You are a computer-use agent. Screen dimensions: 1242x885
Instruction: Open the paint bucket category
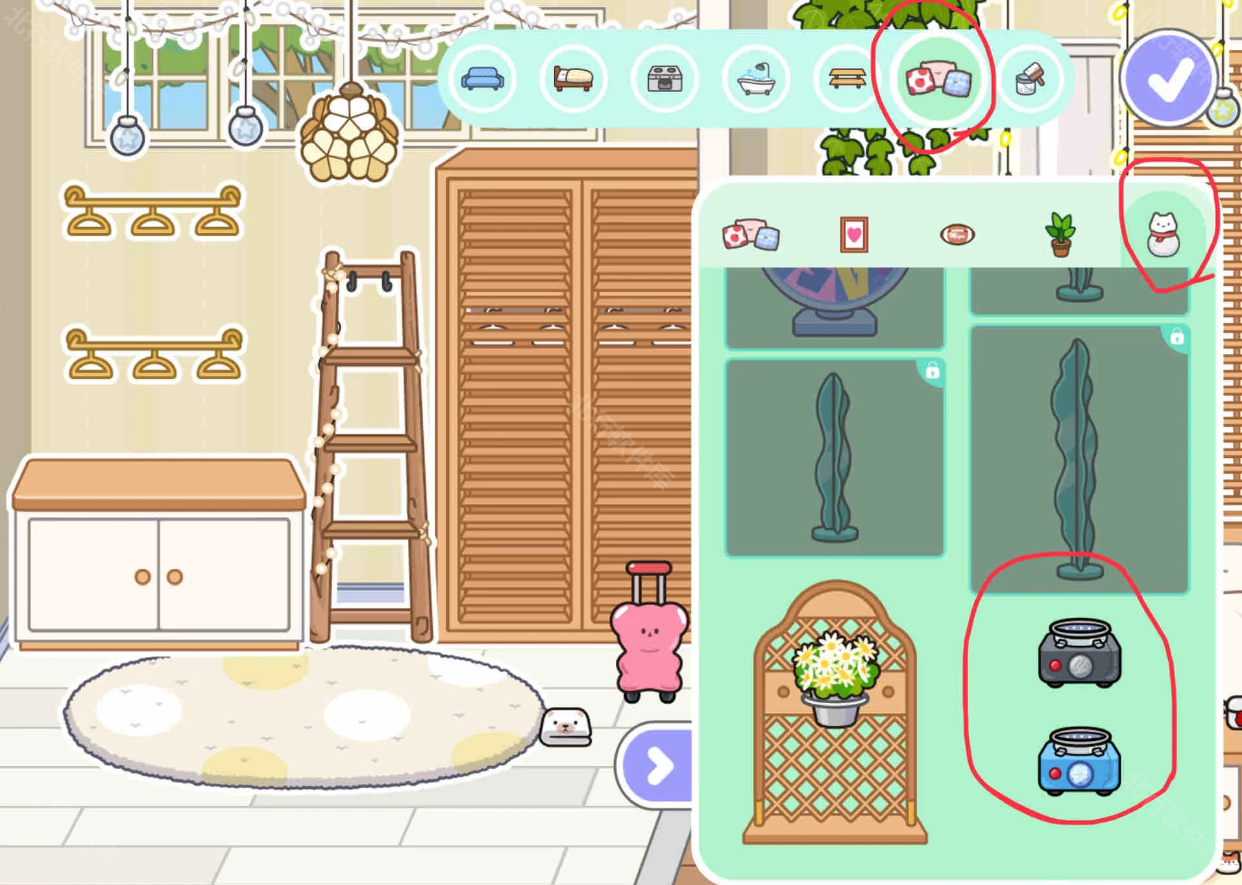click(1029, 79)
